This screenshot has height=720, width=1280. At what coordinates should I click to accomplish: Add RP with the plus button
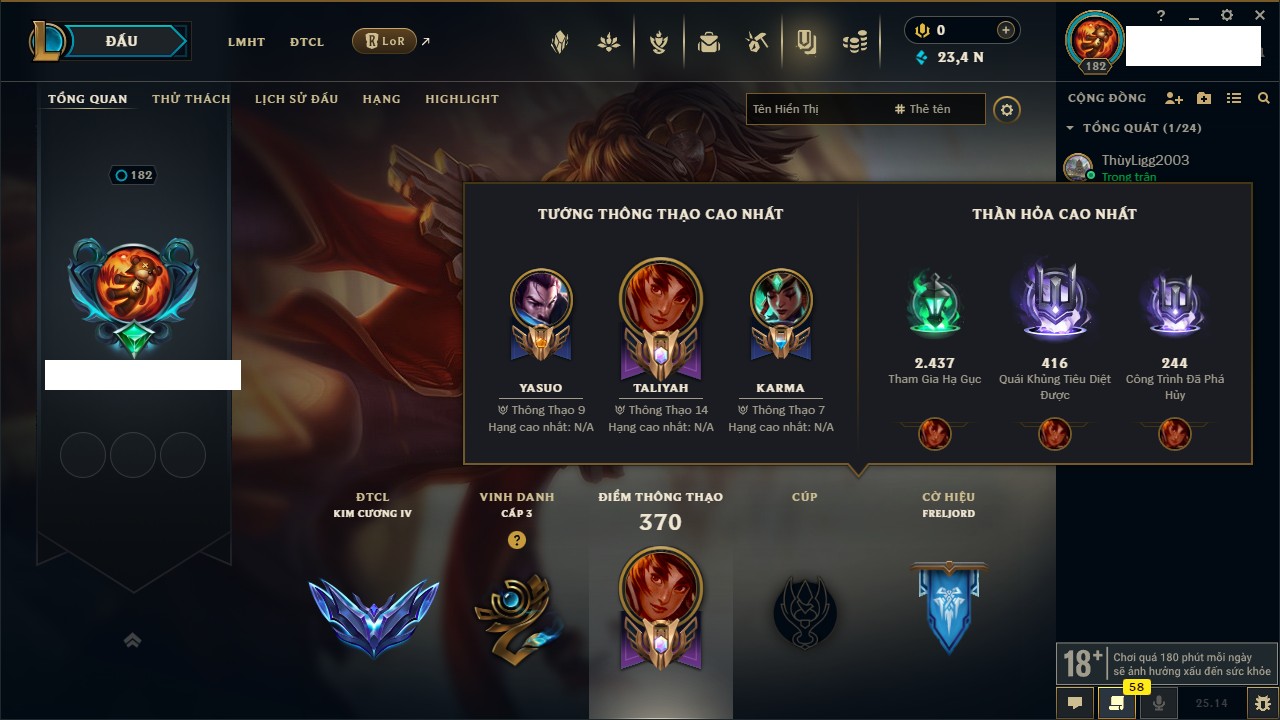click(1006, 30)
